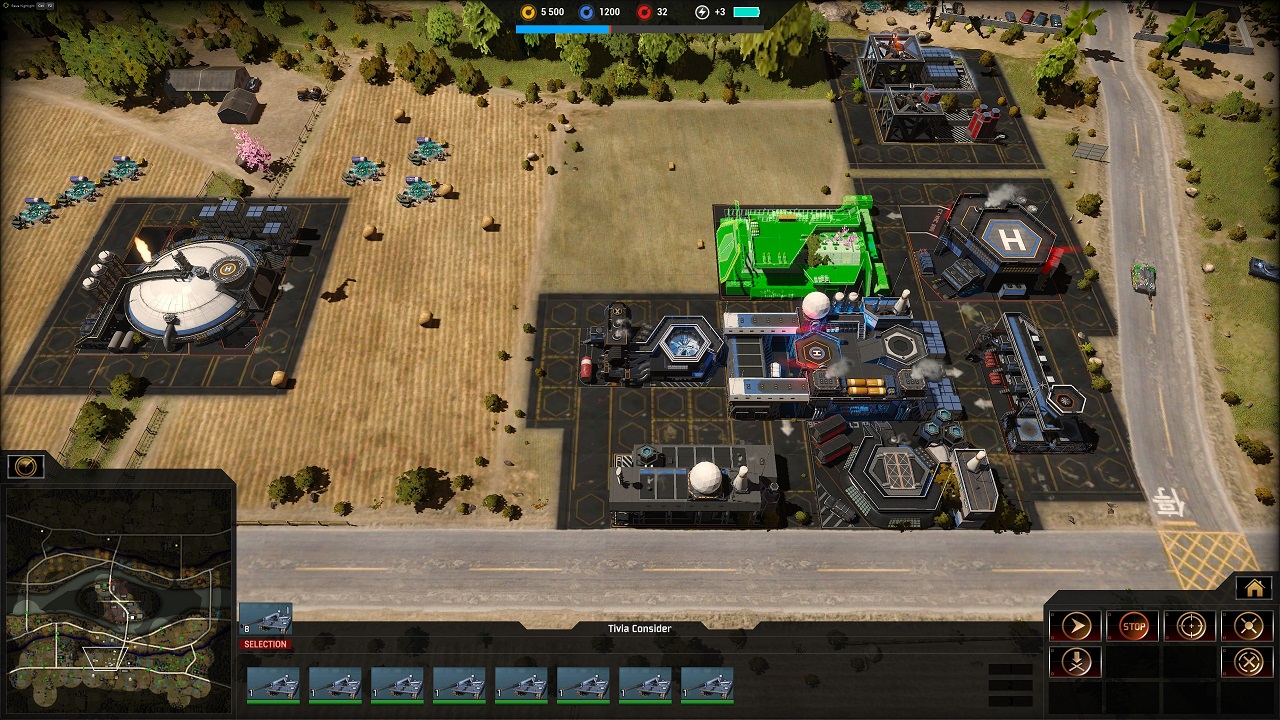
Task: Click the faction emblem icon above the minimap
Action: pos(24,464)
